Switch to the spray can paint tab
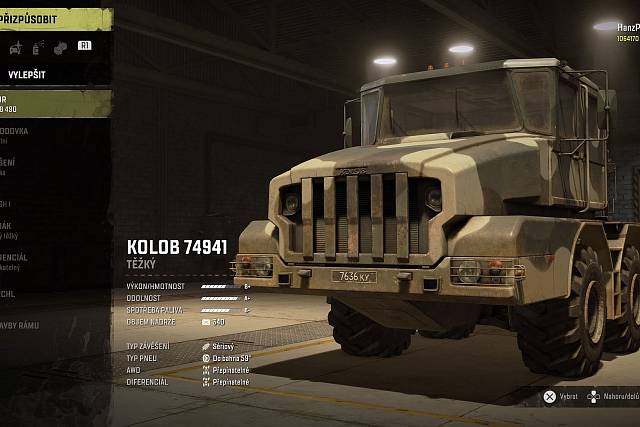Viewport: 640px width, 427px height. click(38, 47)
